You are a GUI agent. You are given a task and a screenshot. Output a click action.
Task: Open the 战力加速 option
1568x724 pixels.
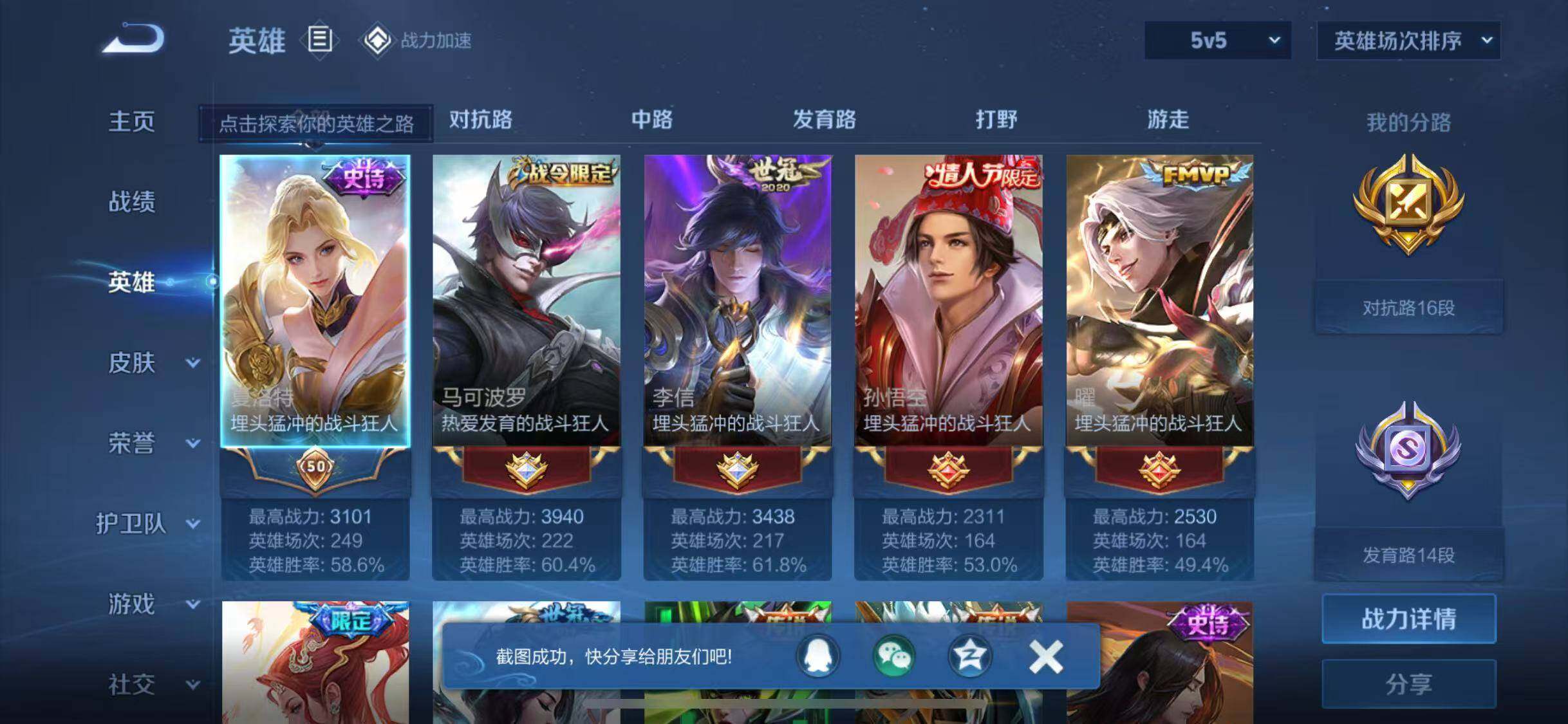point(417,41)
